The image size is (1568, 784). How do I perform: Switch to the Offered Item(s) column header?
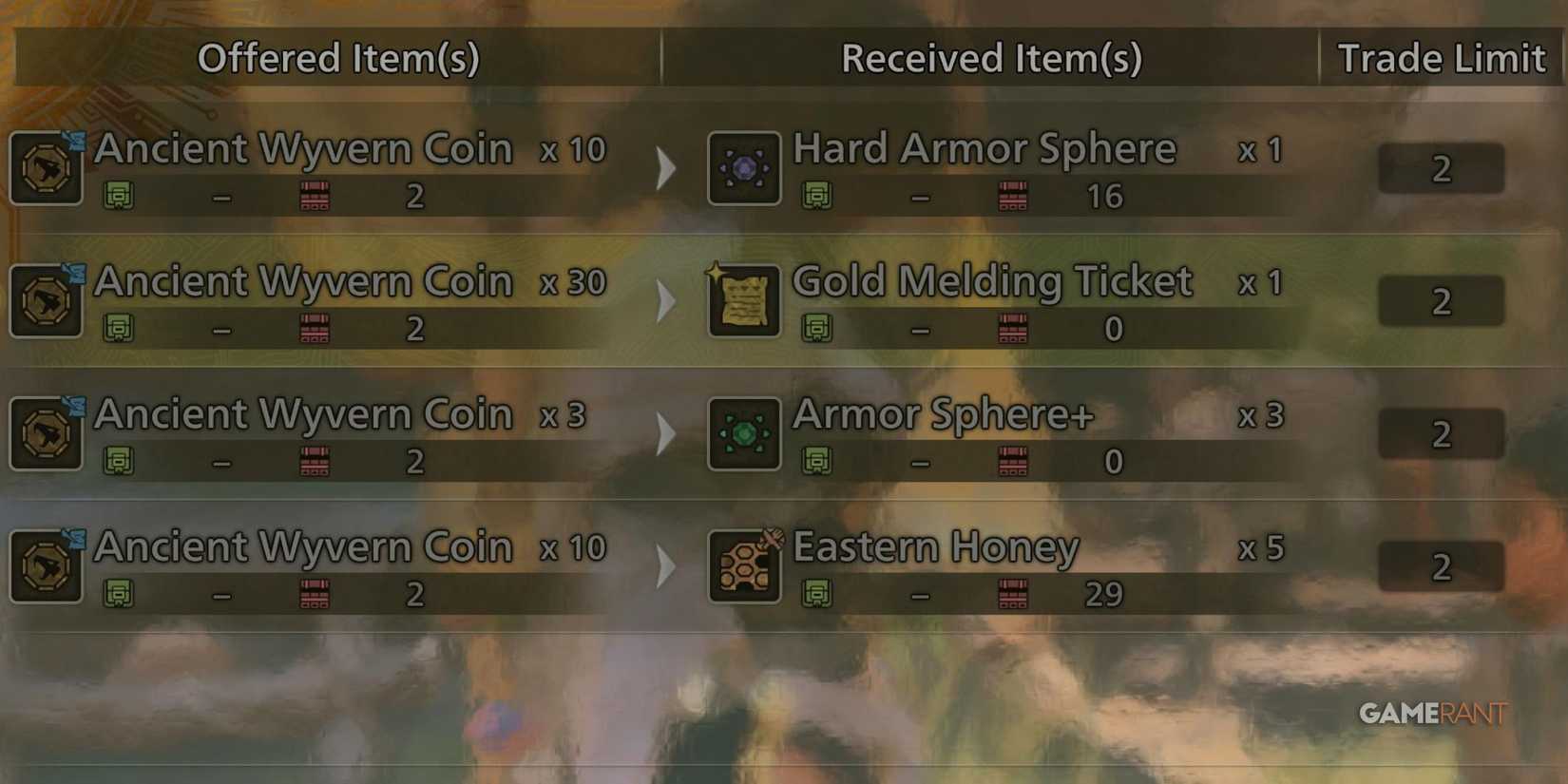(x=338, y=59)
